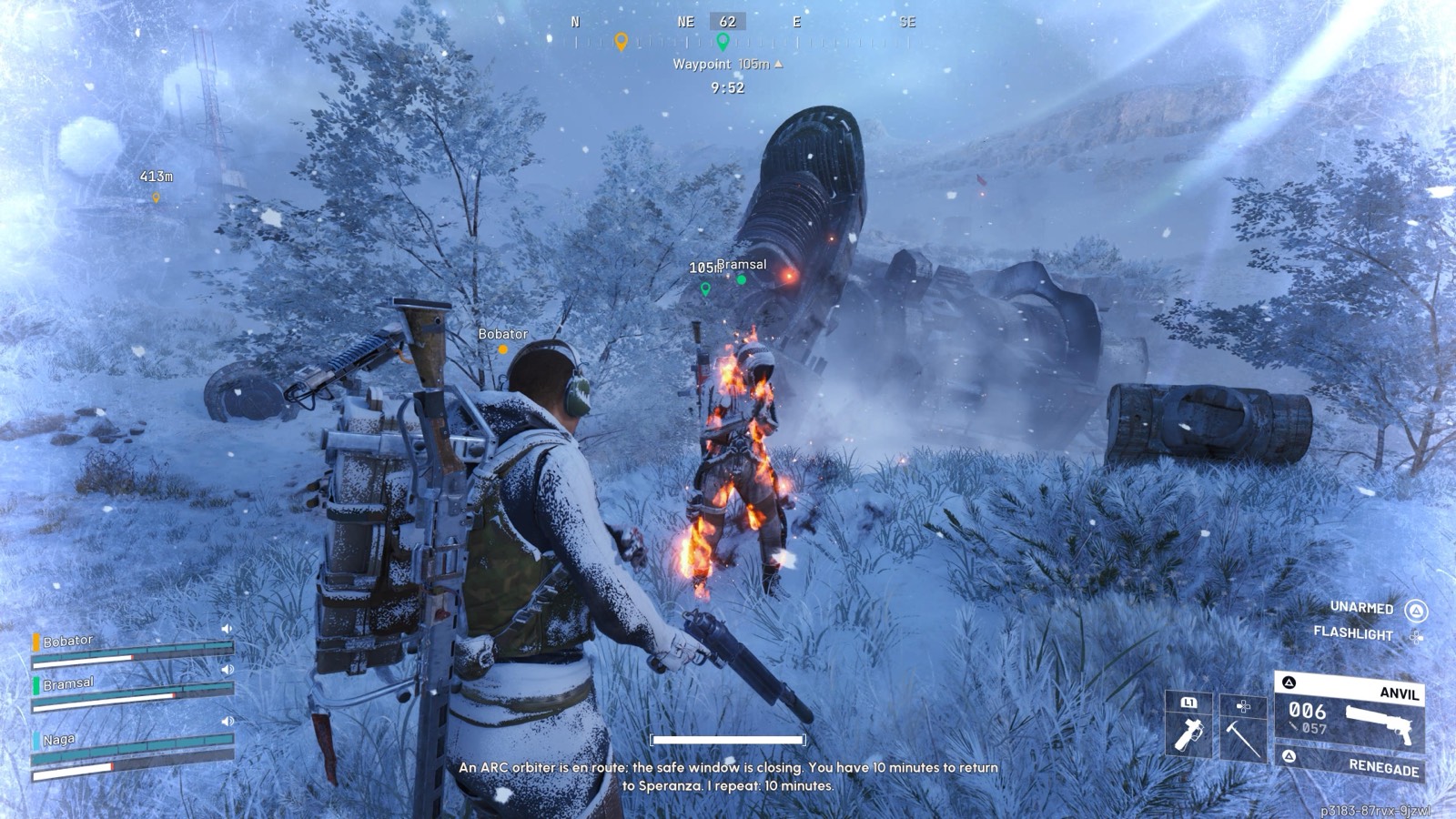Click the green waypoint marker on the compass

(x=723, y=42)
